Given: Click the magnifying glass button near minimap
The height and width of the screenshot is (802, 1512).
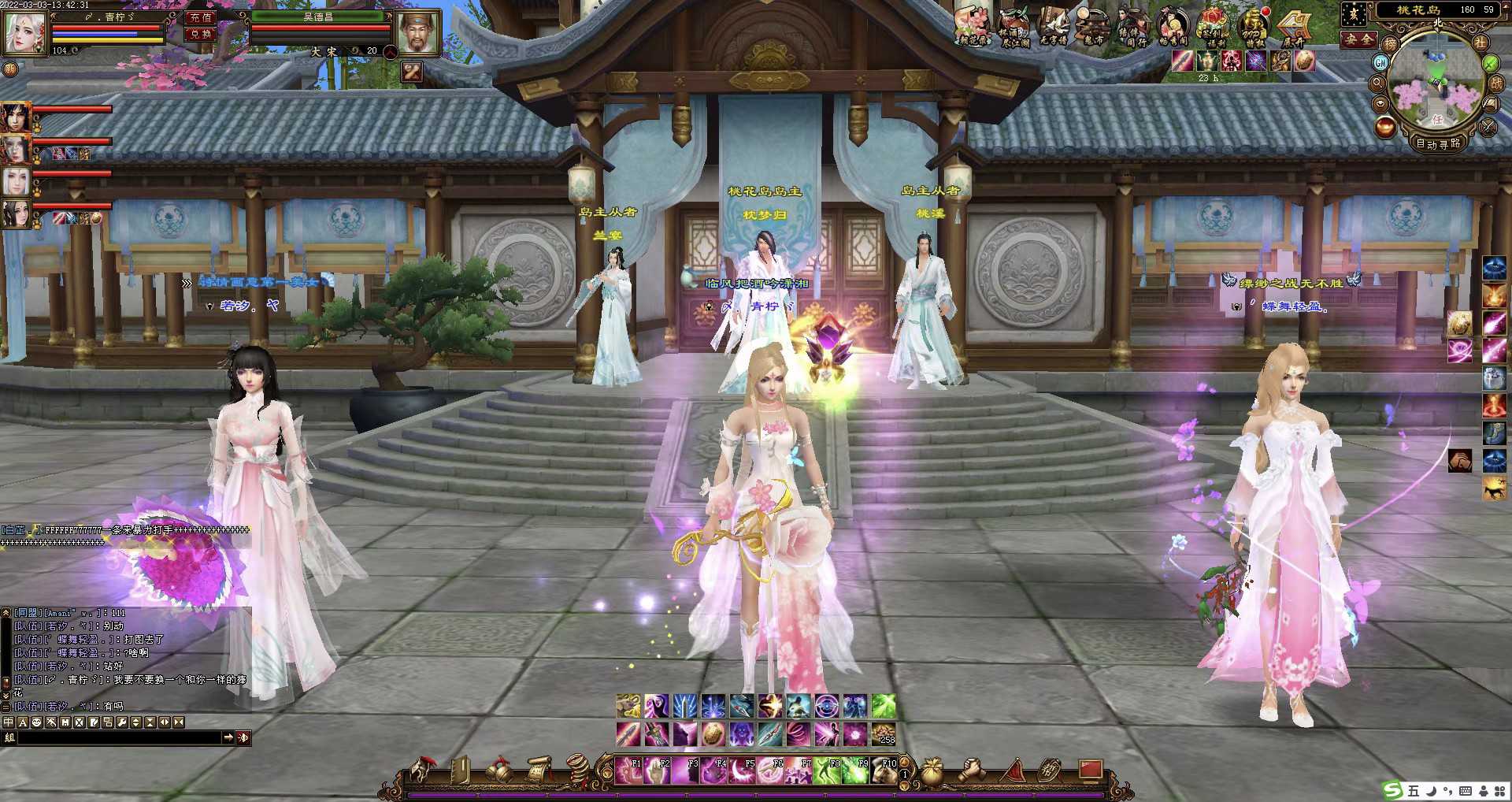Looking at the screenshot, I should (1378, 83).
